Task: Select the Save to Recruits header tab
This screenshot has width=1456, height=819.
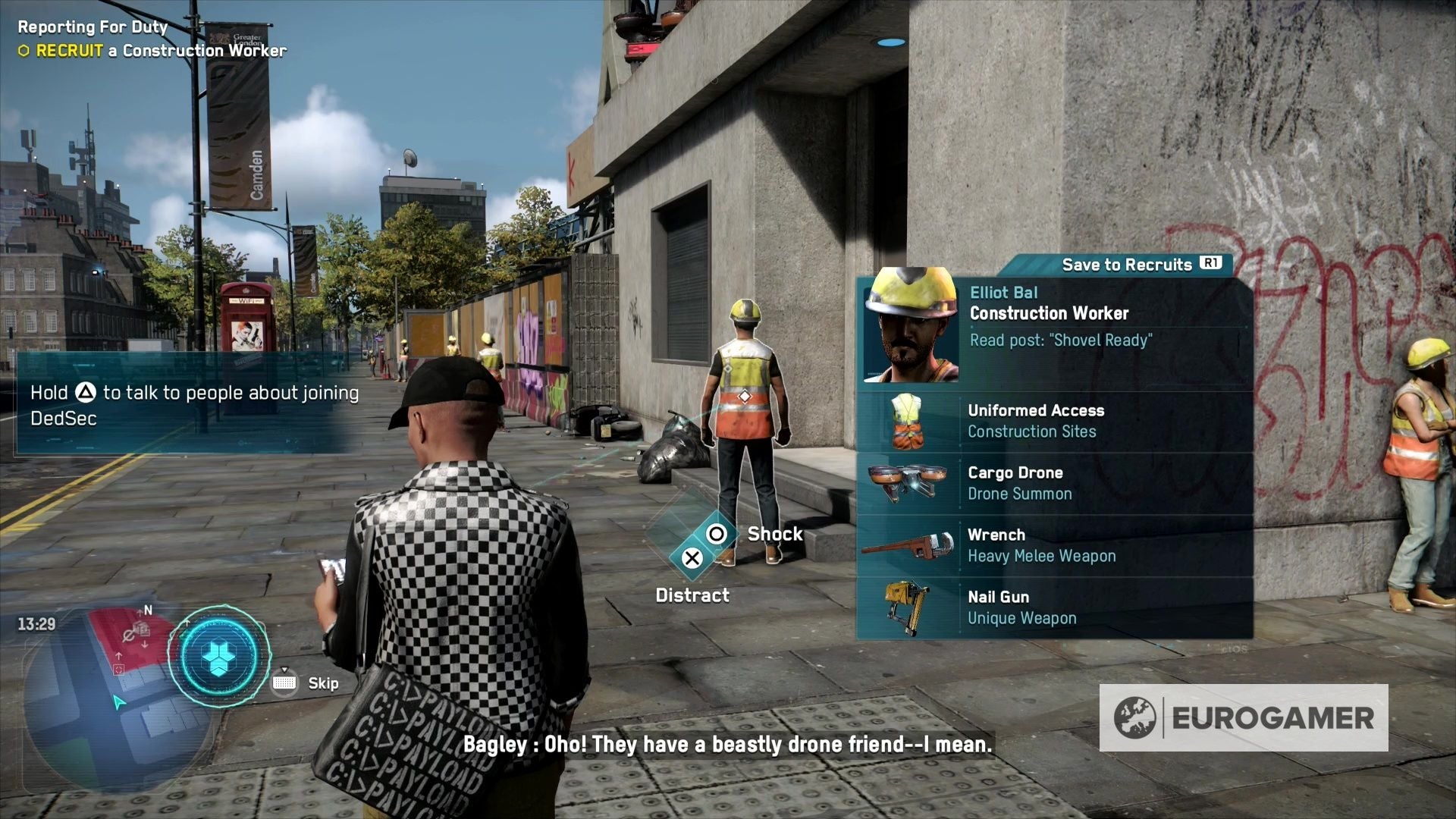Action: coord(1128,265)
